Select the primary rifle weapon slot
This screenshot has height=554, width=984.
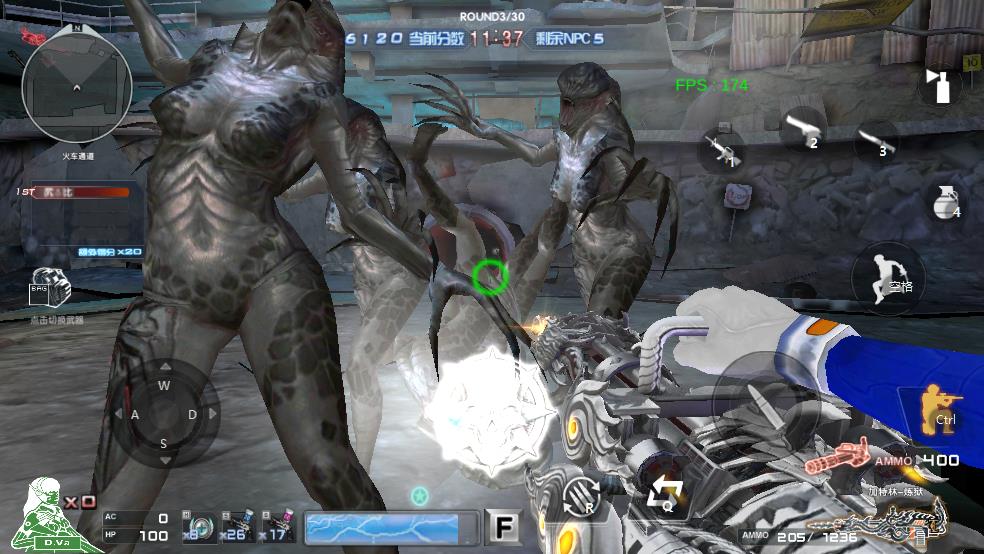click(x=721, y=148)
